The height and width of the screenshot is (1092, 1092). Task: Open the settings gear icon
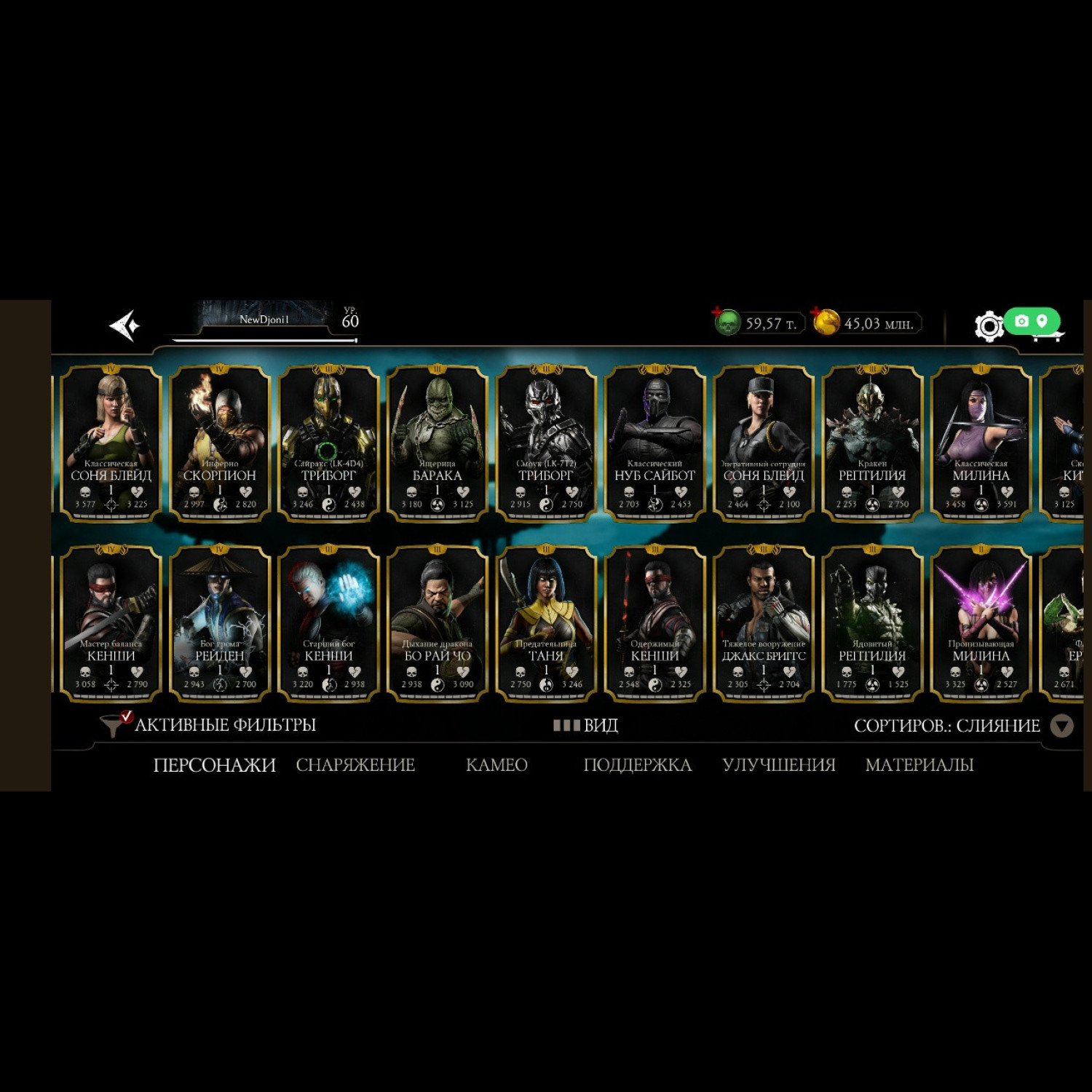tap(989, 326)
